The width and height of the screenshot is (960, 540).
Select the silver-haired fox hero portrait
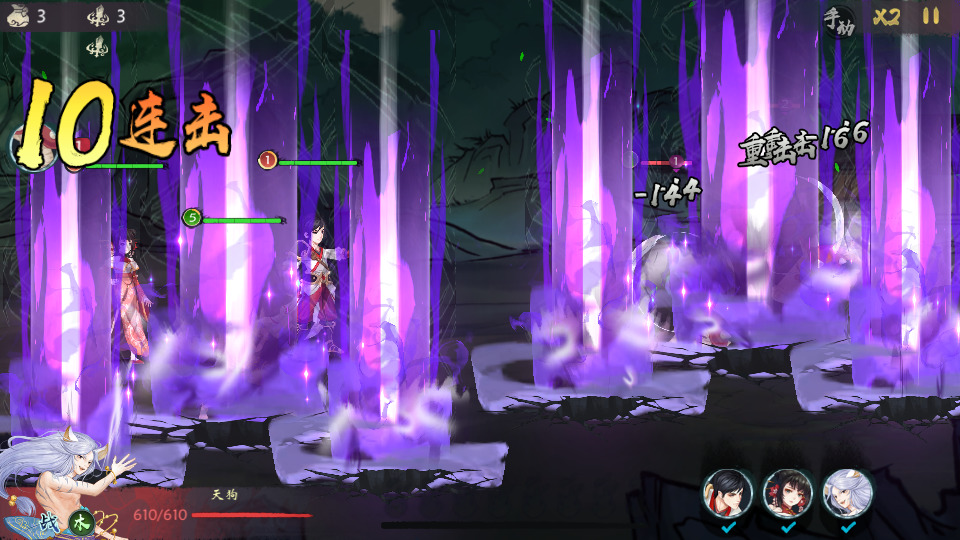tap(847, 492)
